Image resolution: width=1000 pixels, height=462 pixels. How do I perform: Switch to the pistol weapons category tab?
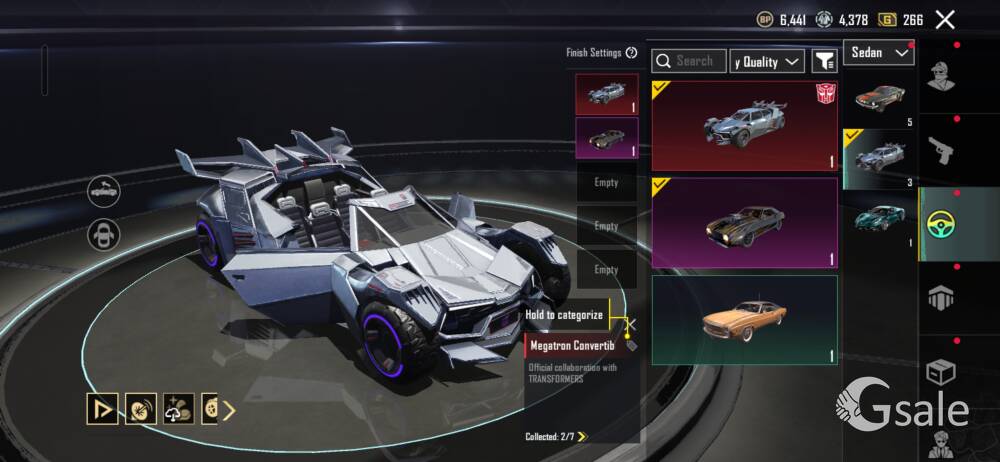pos(941,150)
